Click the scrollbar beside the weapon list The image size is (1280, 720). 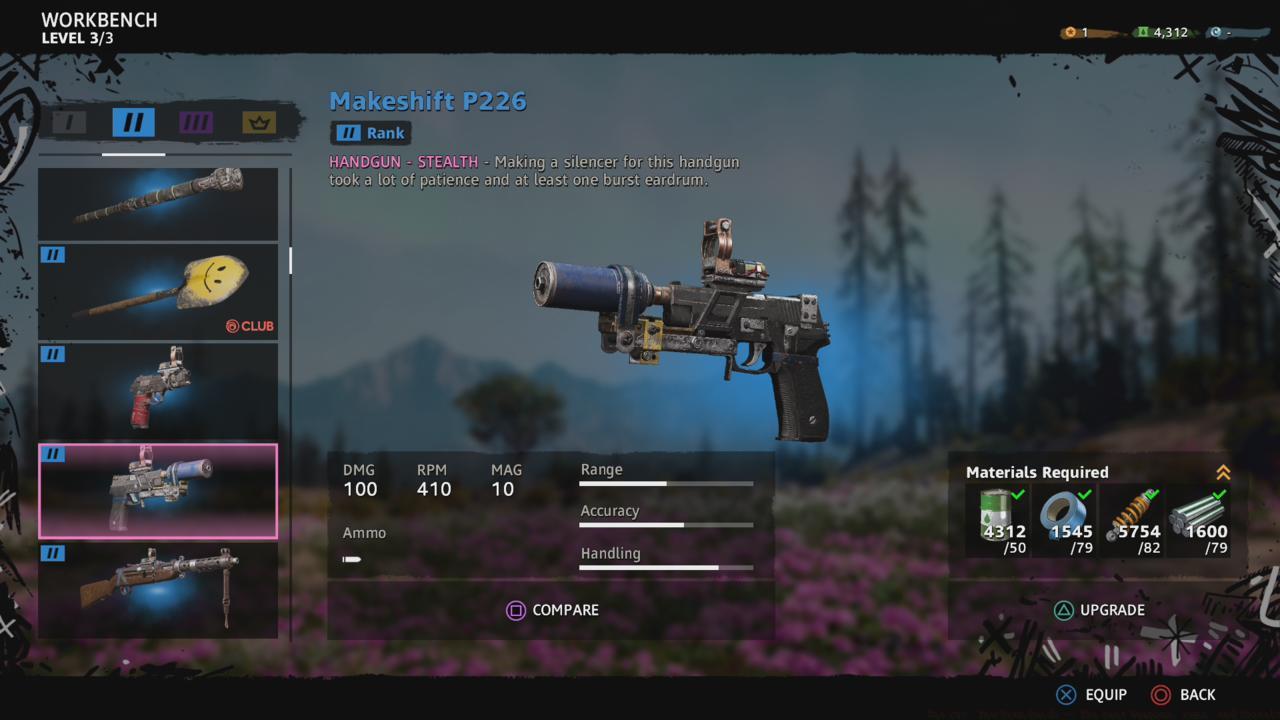pyautogui.click(x=290, y=262)
